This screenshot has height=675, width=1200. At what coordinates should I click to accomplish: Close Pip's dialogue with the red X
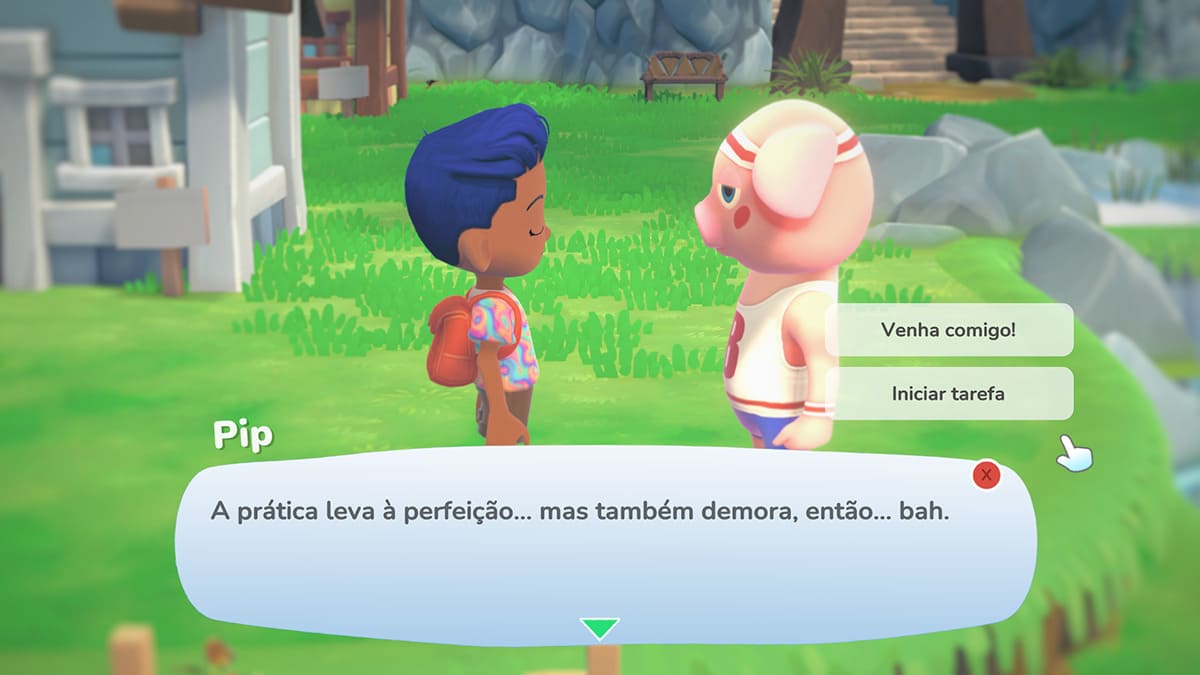tap(986, 475)
